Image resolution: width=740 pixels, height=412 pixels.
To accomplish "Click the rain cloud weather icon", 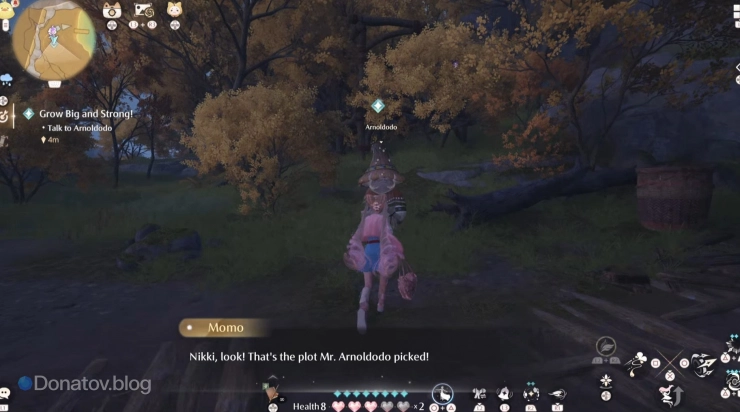I will (x=6, y=78).
